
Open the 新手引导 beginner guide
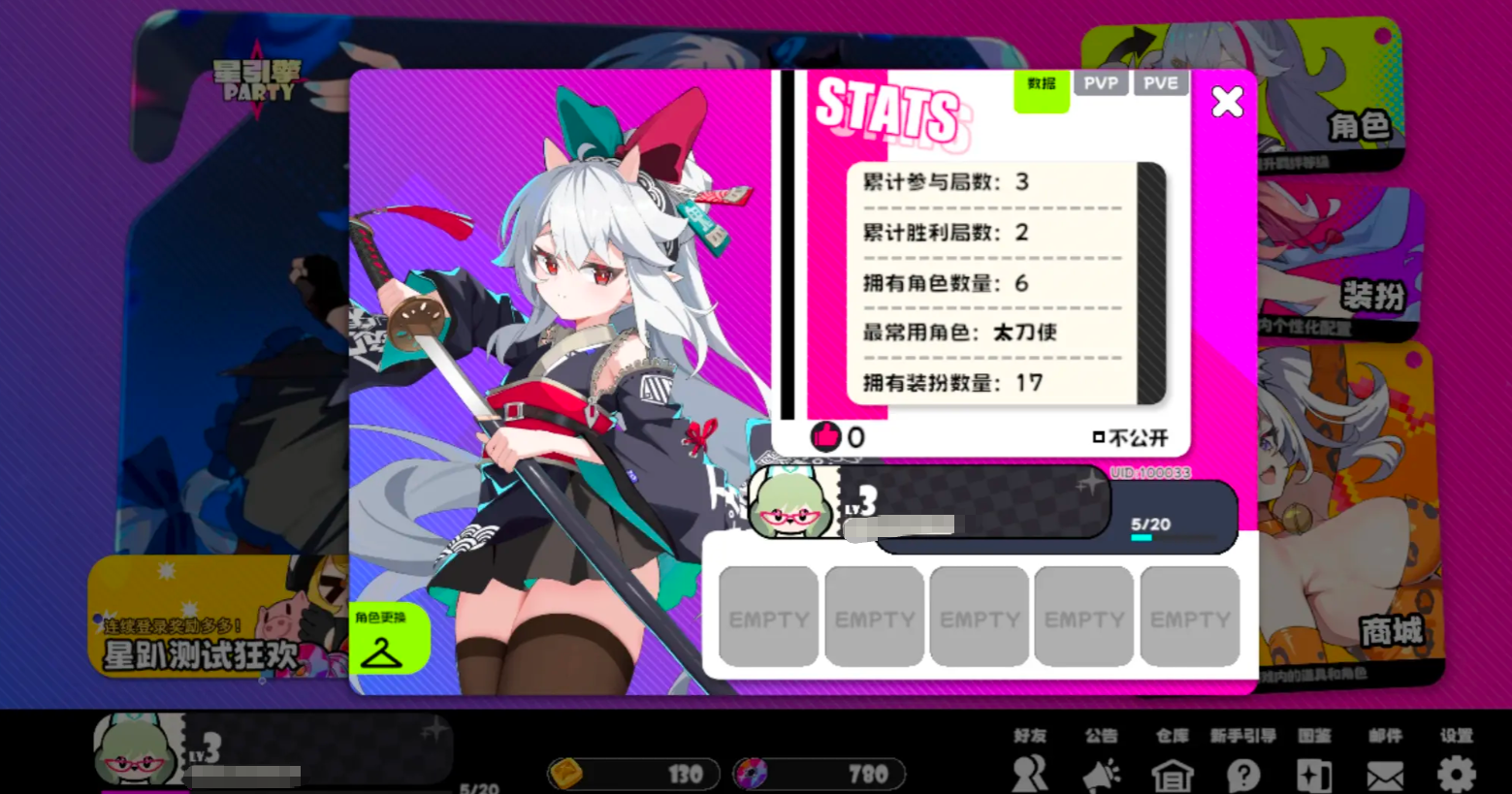point(1242,771)
